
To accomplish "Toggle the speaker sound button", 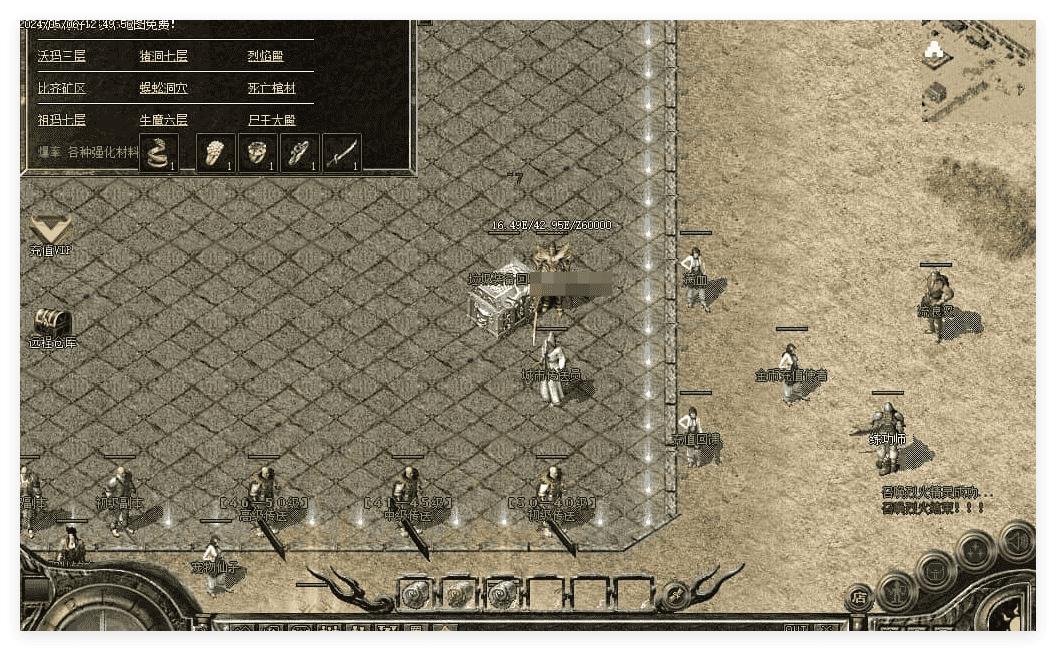I will (x=1016, y=541).
